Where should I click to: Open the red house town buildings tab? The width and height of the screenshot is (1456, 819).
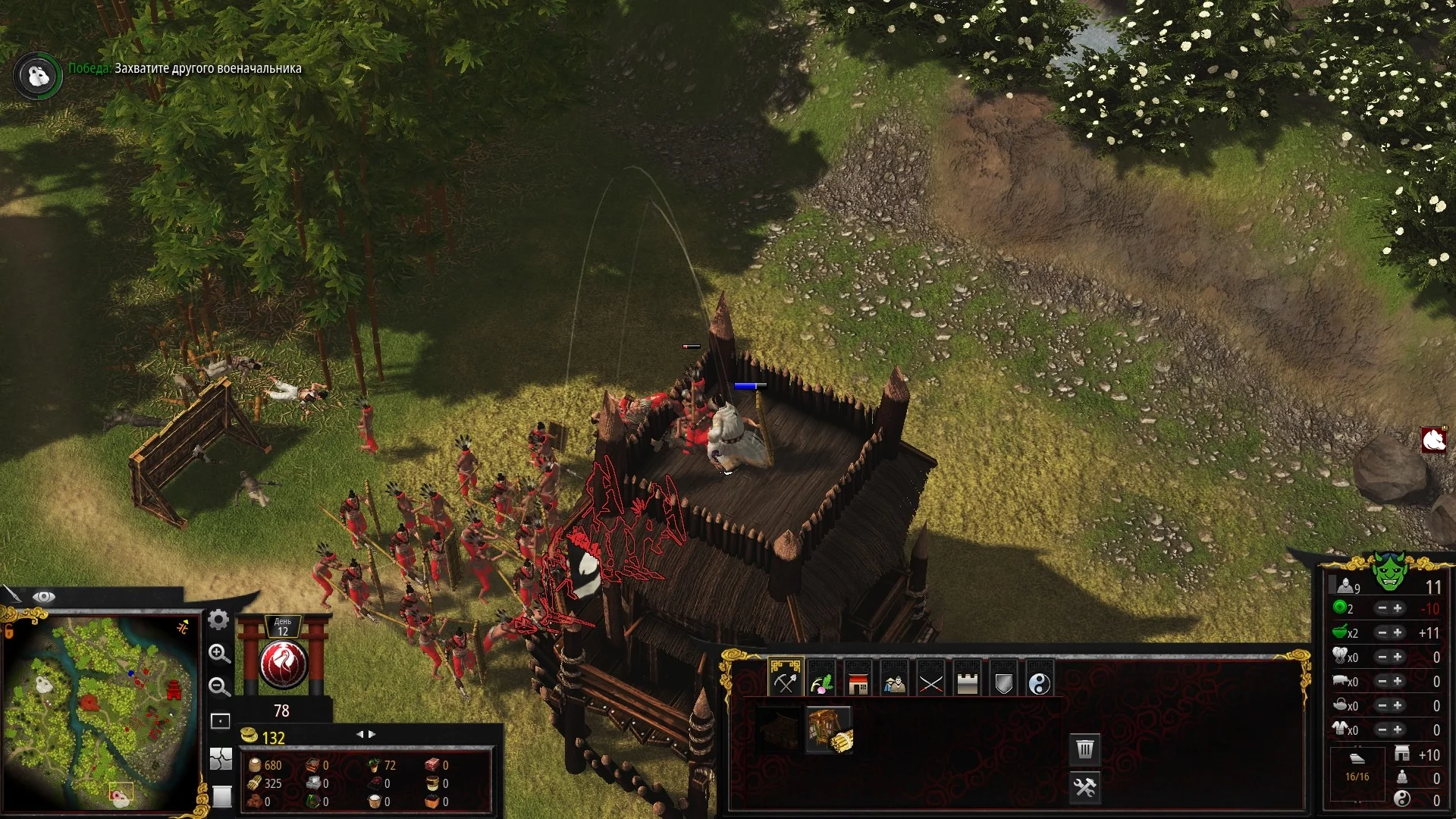pyautogui.click(x=858, y=683)
